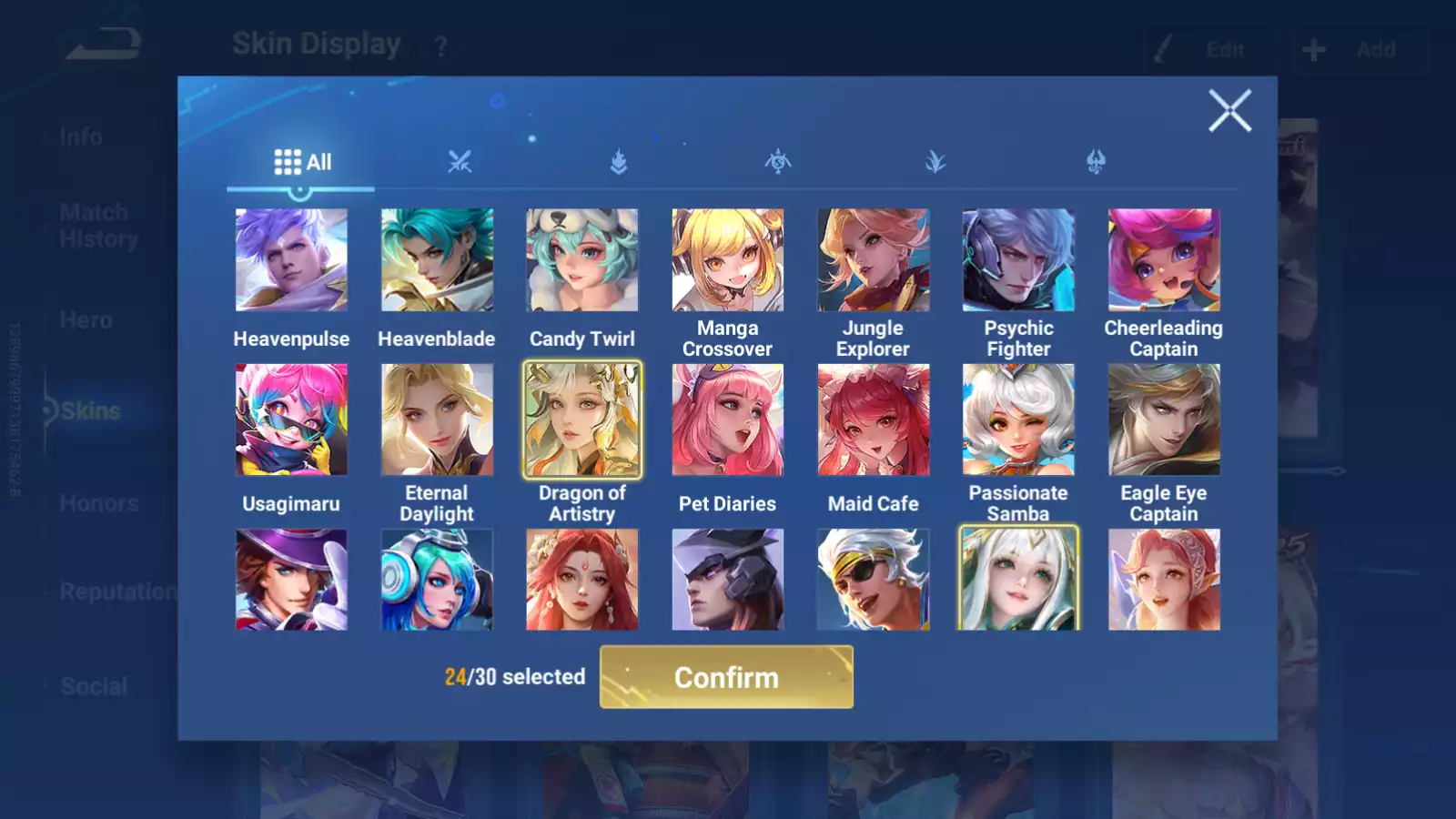1456x819 pixels.
Task: Open the Skins section in sidebar
Action: 86,411
